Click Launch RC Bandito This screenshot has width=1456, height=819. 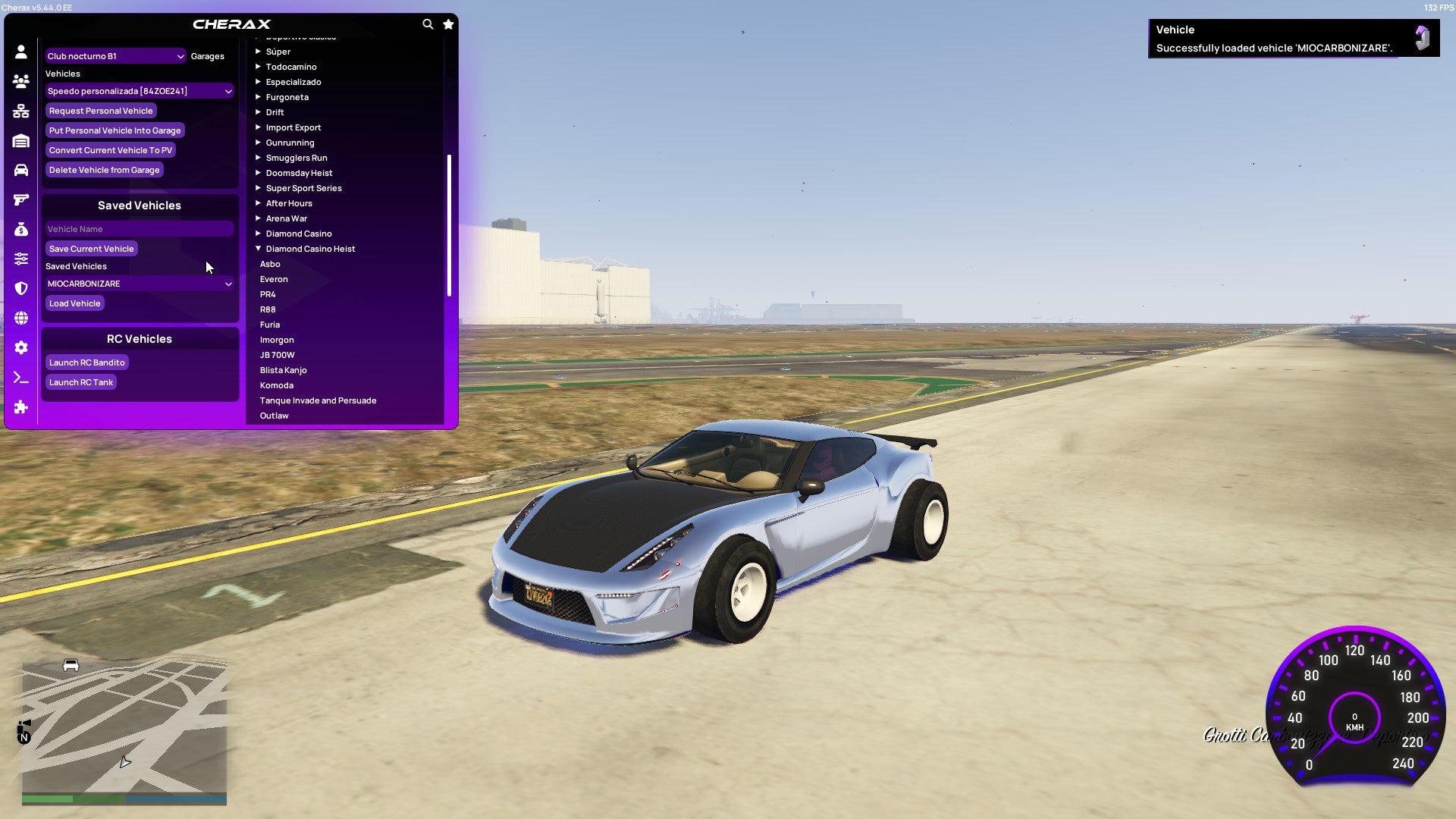86,362
